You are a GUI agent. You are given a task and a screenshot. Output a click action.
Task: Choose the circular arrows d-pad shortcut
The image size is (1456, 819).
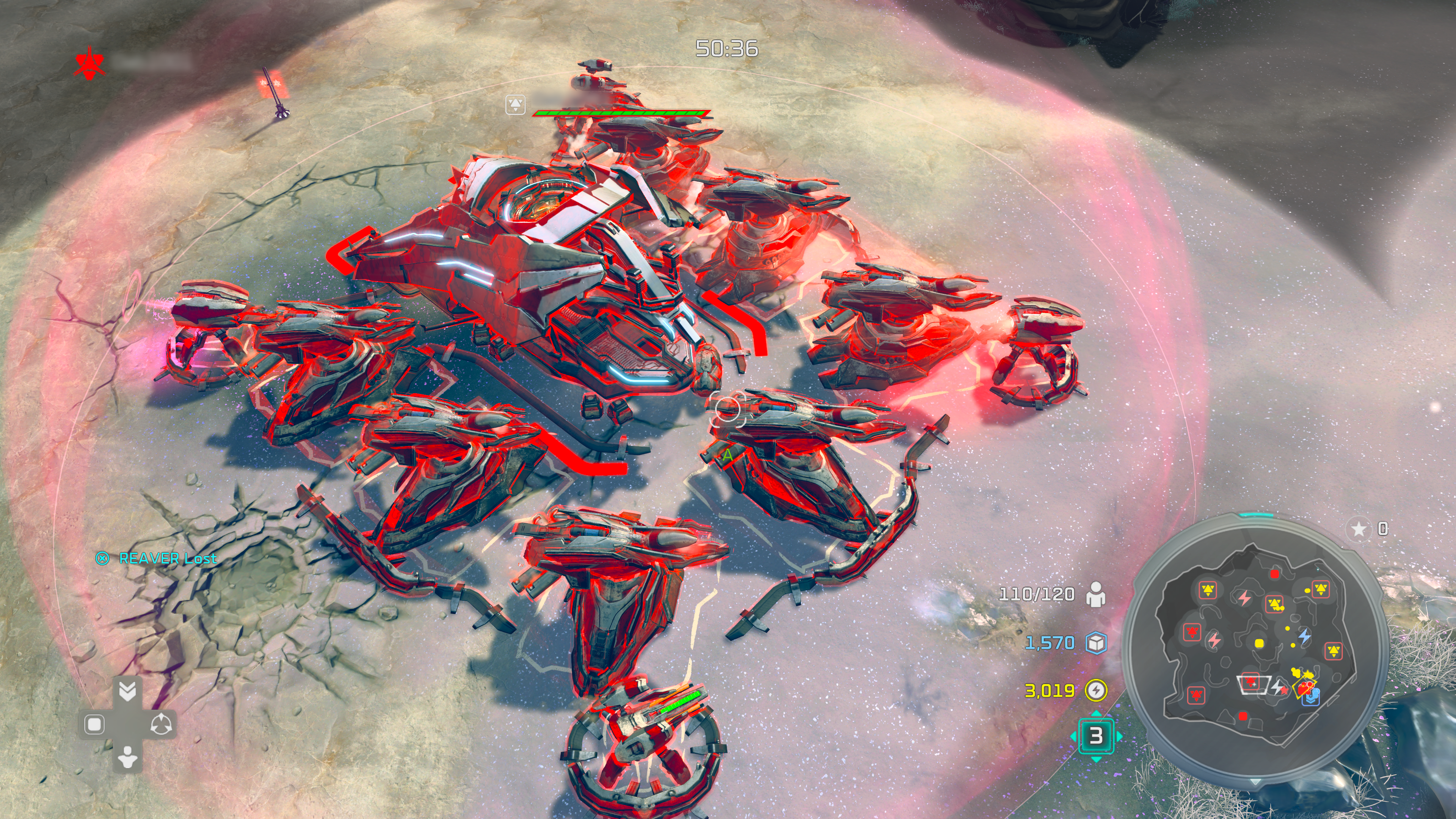click(x=162, y=724)
